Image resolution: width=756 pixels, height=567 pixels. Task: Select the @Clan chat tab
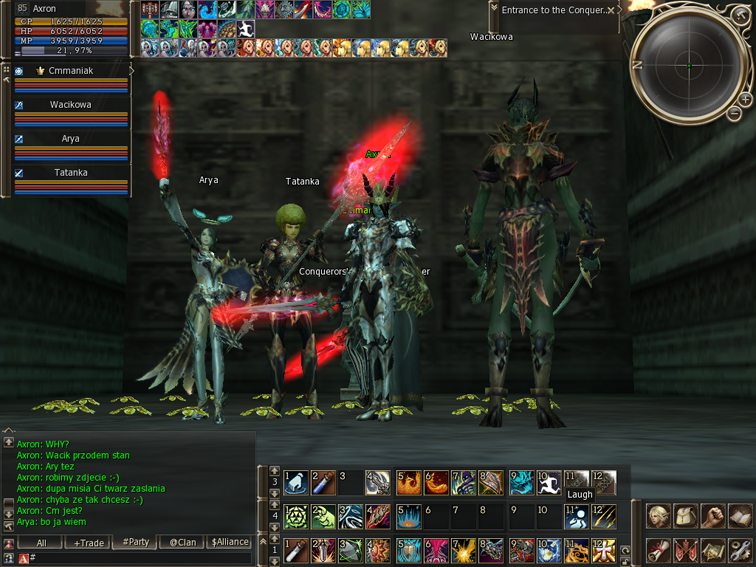pyautogui.click(x=182, y=542)
